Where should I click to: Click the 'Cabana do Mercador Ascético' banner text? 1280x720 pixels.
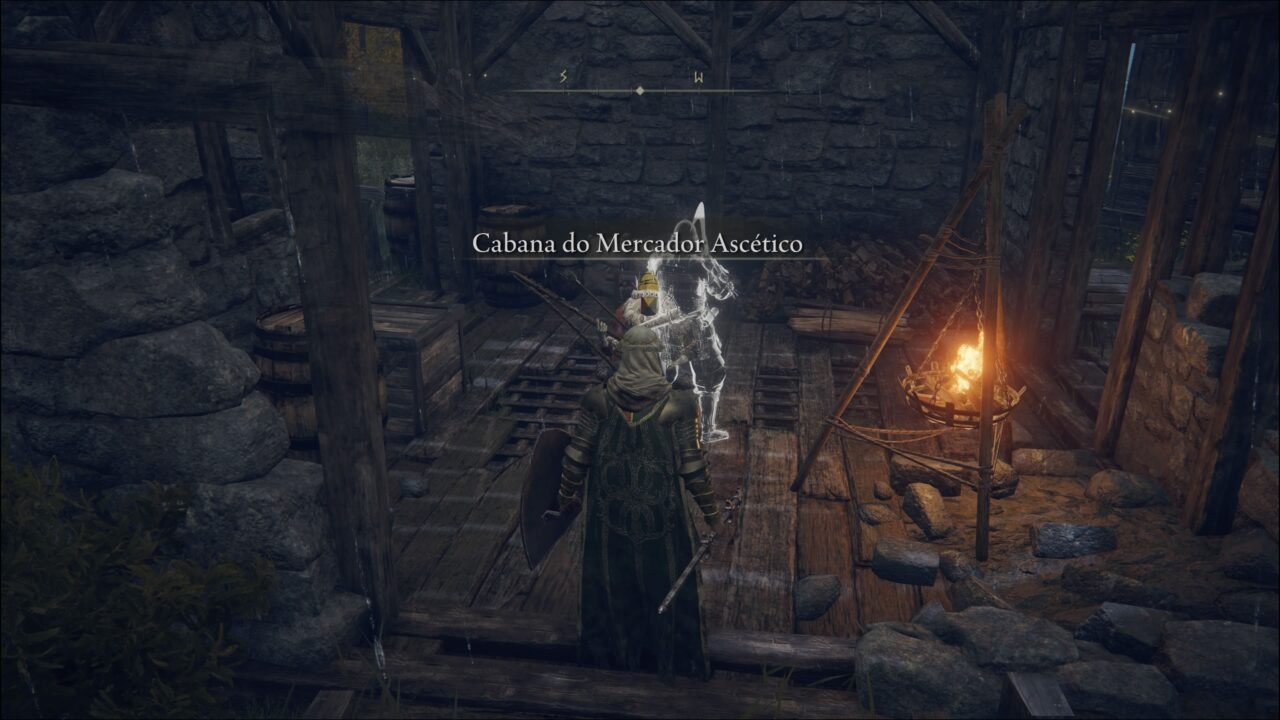pyautogui.click(x=638, y=240)
